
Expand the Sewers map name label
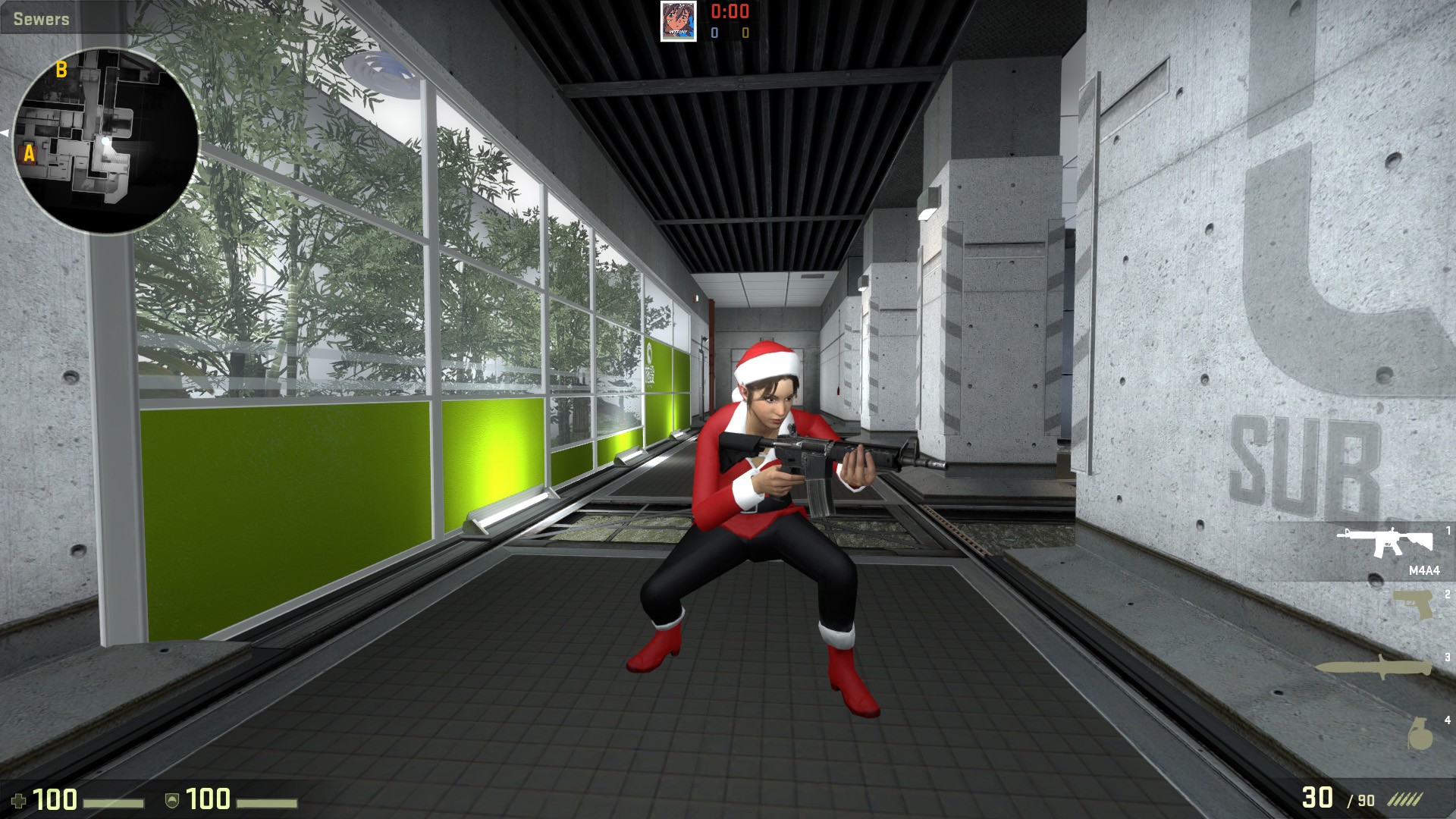tap(39, 18)
